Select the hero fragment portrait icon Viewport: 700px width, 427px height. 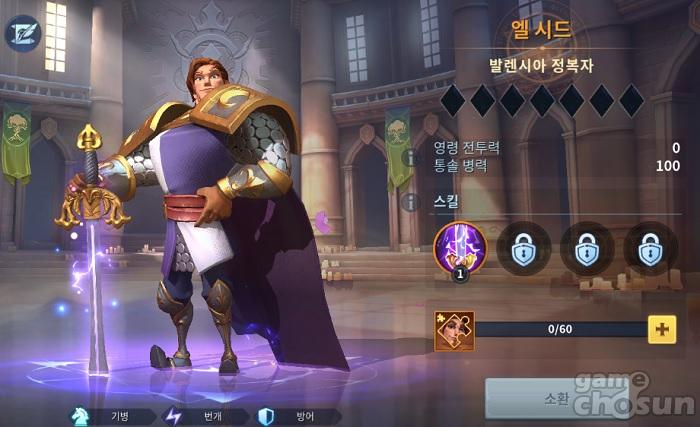[x=454, y=330]
